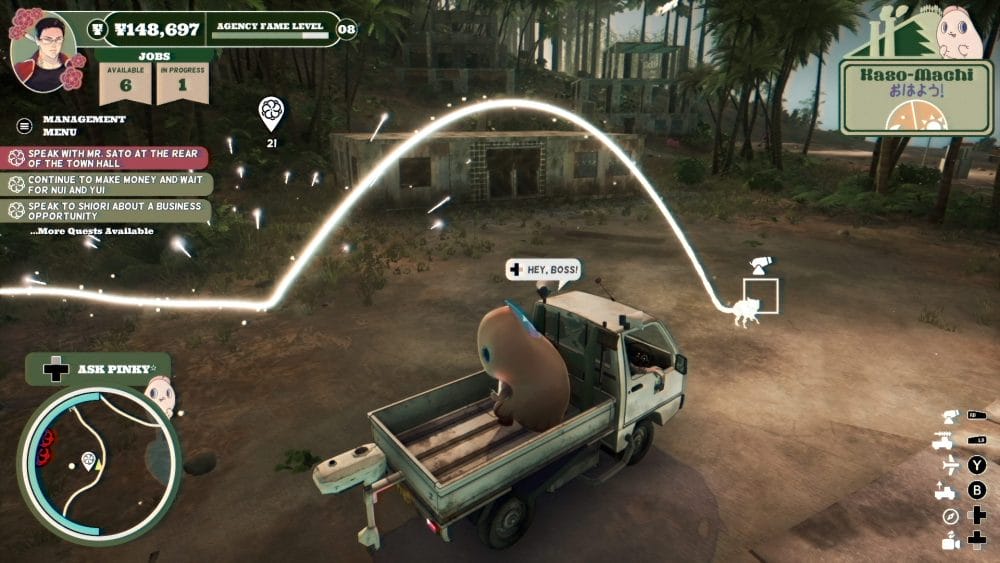
Task: Click the flower quest waypoint marker
Action: [x=270, y=113]
